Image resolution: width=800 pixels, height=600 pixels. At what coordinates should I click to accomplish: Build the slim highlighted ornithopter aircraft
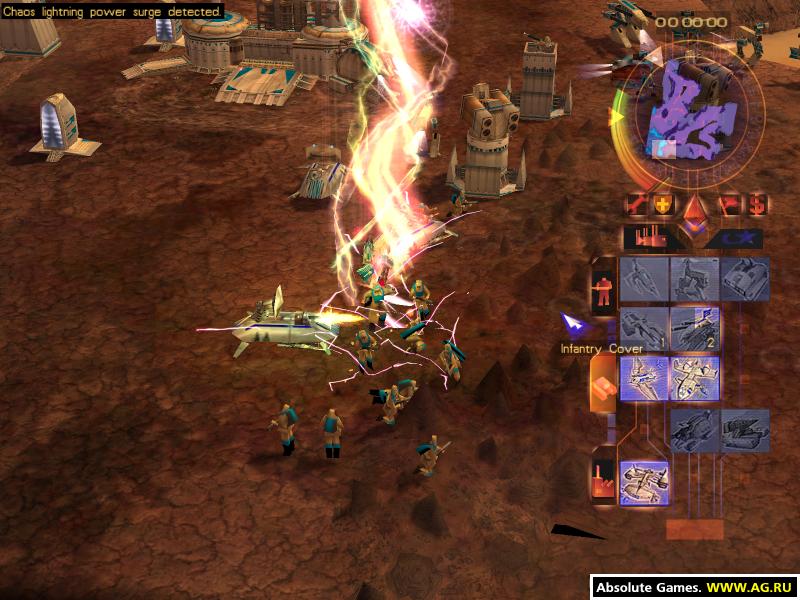[x=644, y=379]
